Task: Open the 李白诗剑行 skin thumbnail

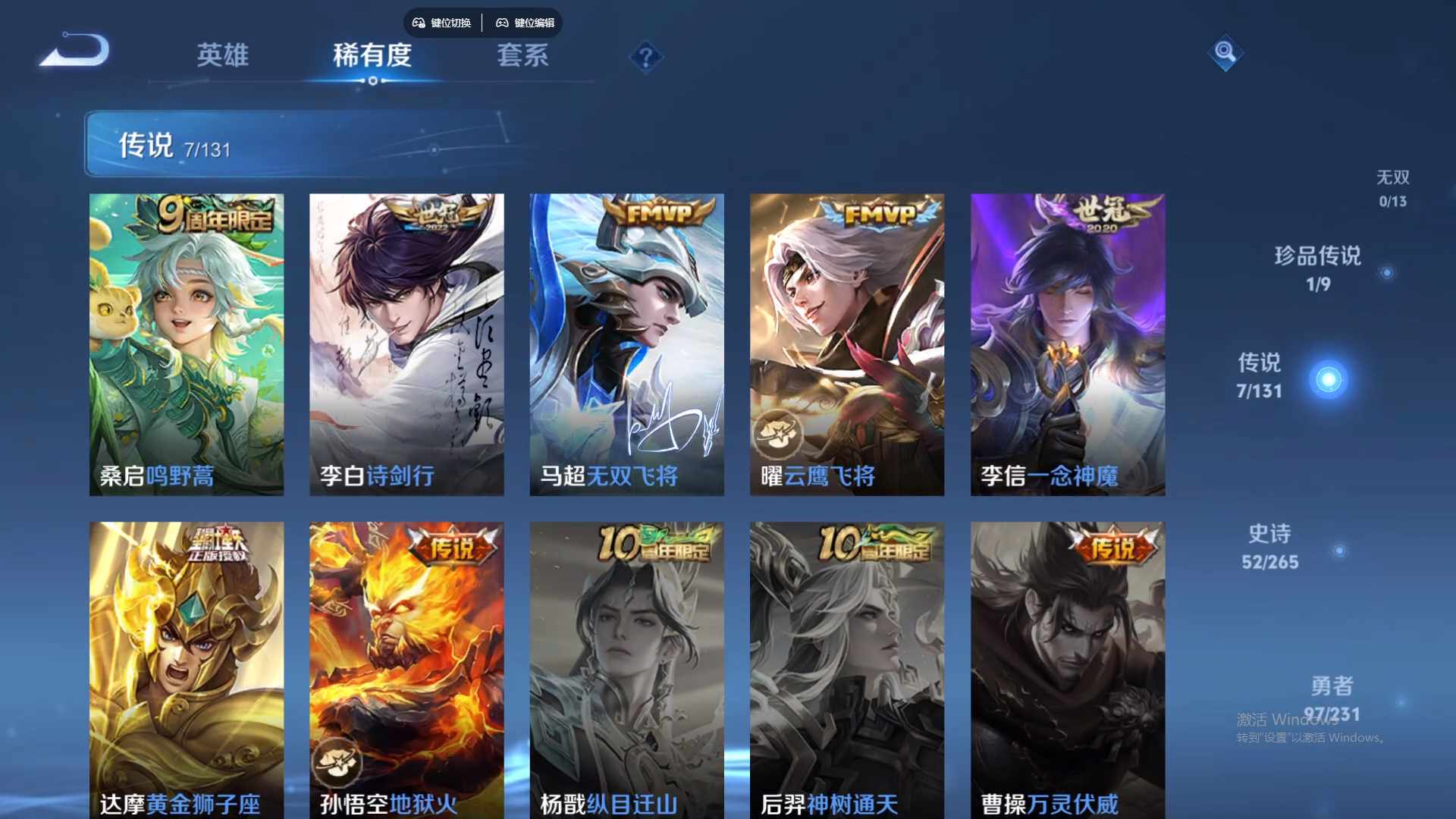Action: [406, 341]
